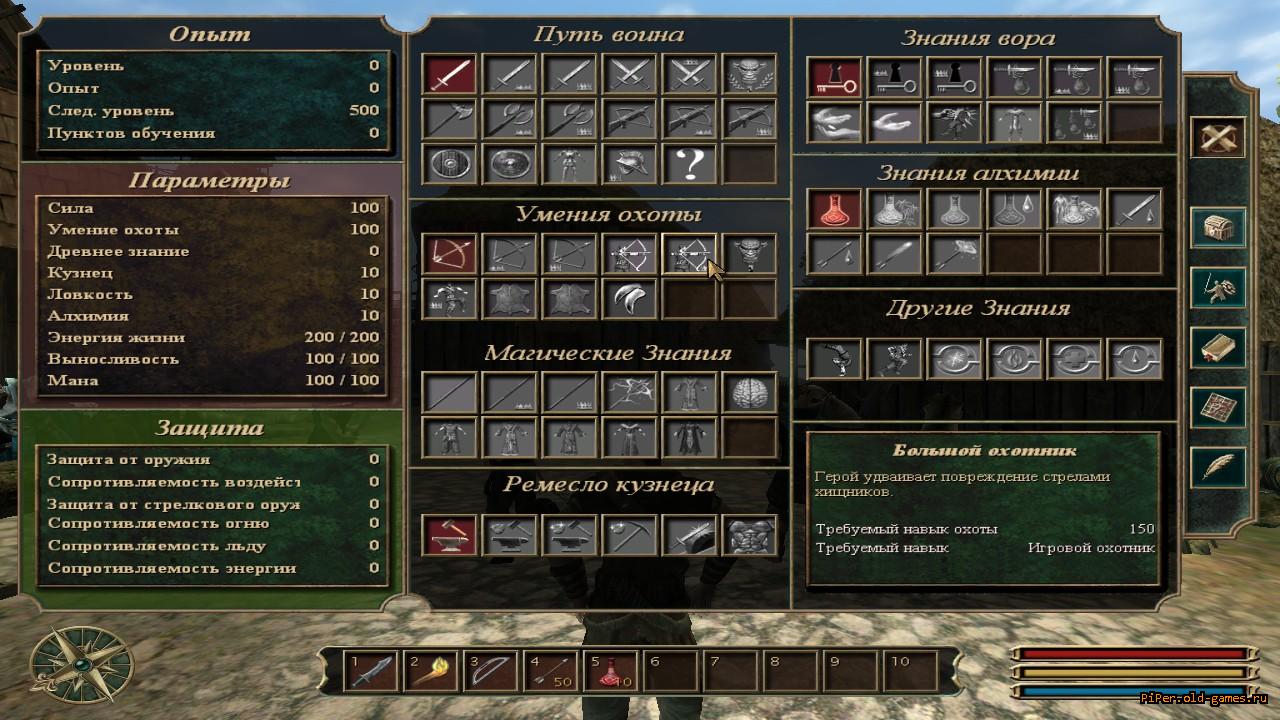Open the feather quill tab

point(1217,467)
